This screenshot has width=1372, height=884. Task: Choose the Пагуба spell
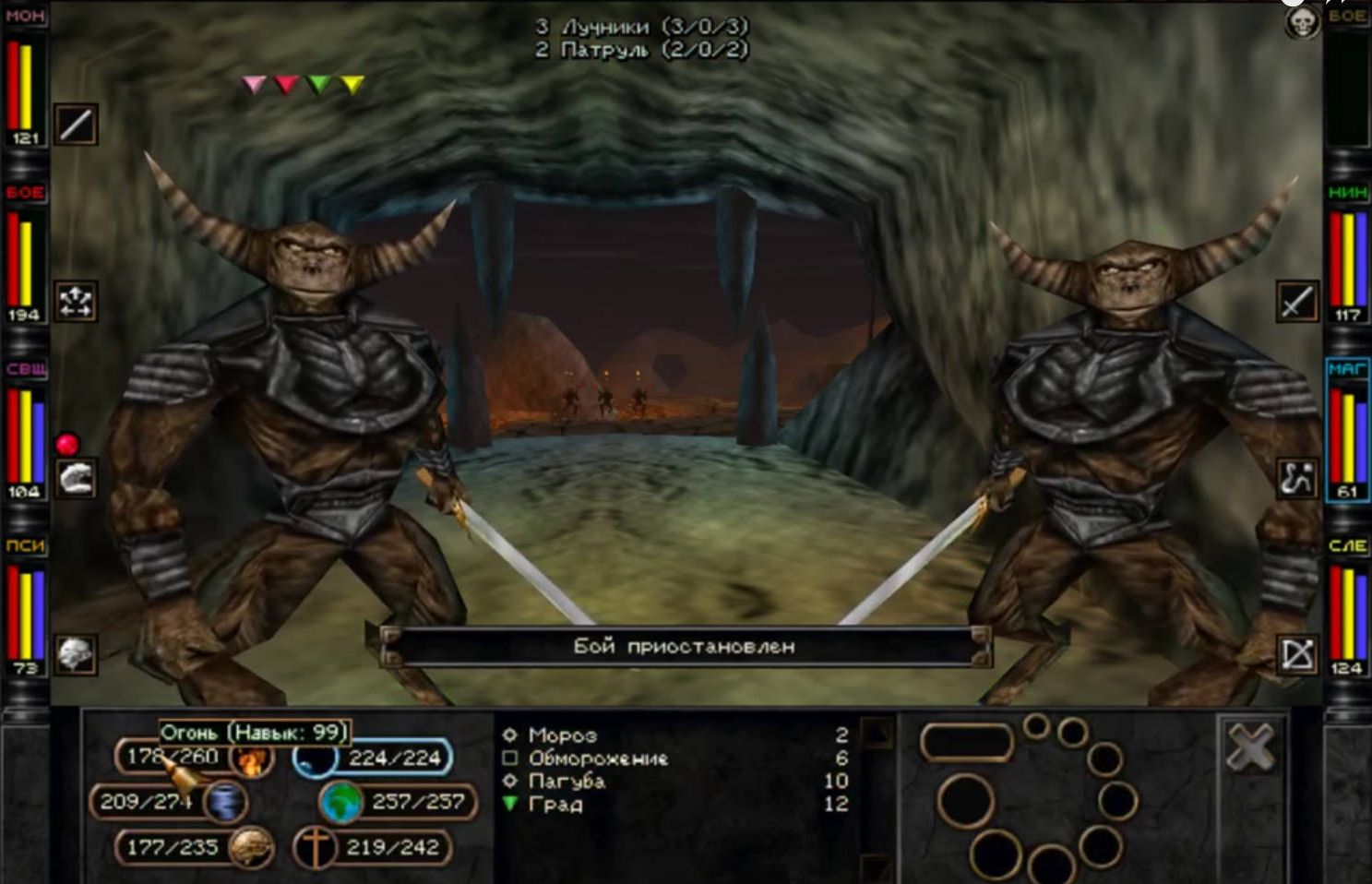pos(567,782)
